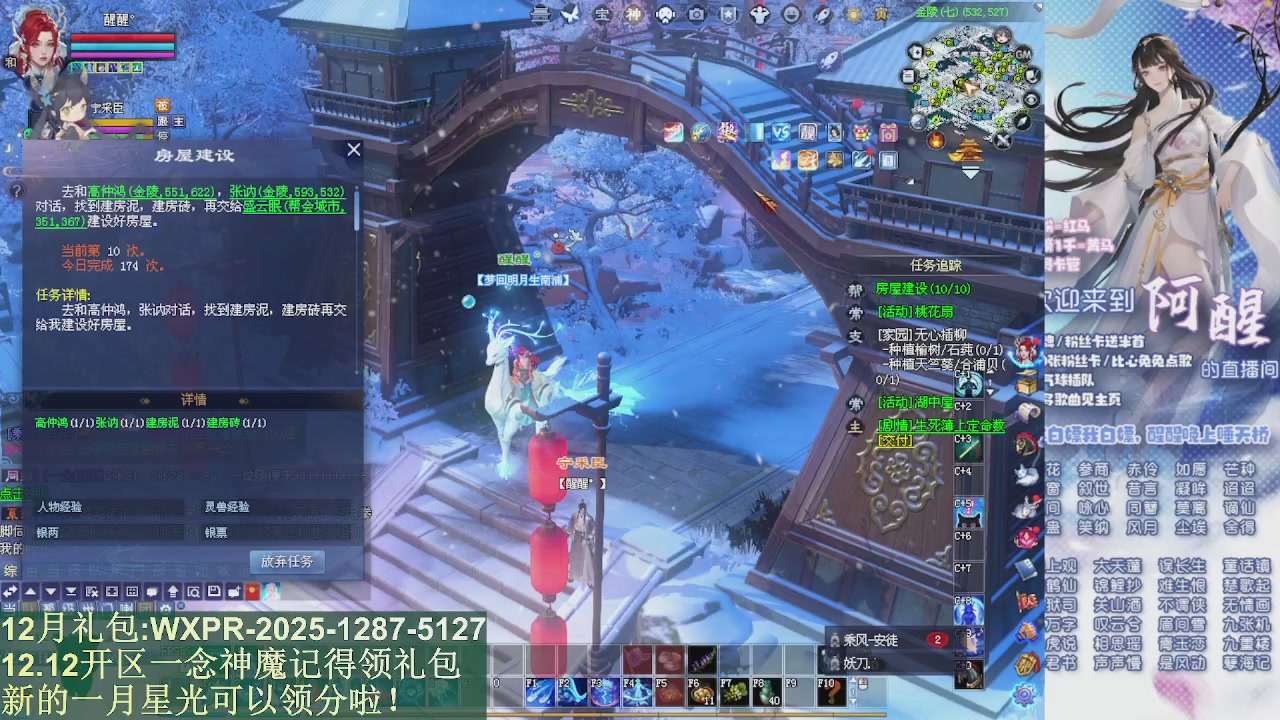Viewport: 1280px width, 720px height.
Task: Open the 神 deity panel from the top bar
Action: pos(633,15)
